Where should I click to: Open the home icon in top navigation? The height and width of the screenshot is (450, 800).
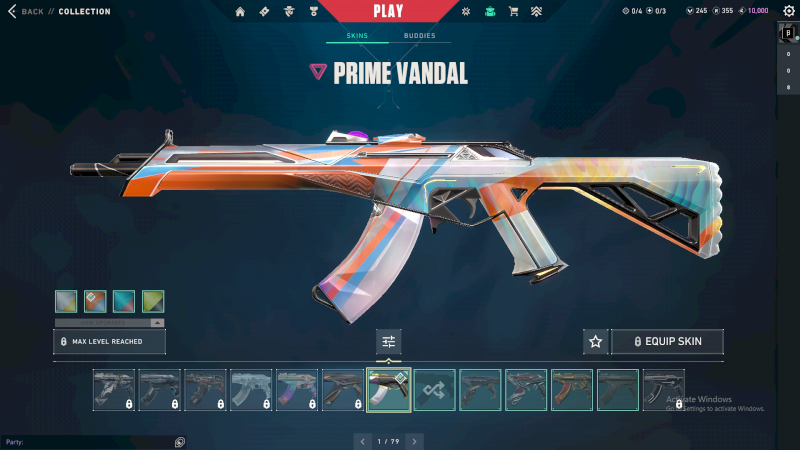[x=240, y=12]
